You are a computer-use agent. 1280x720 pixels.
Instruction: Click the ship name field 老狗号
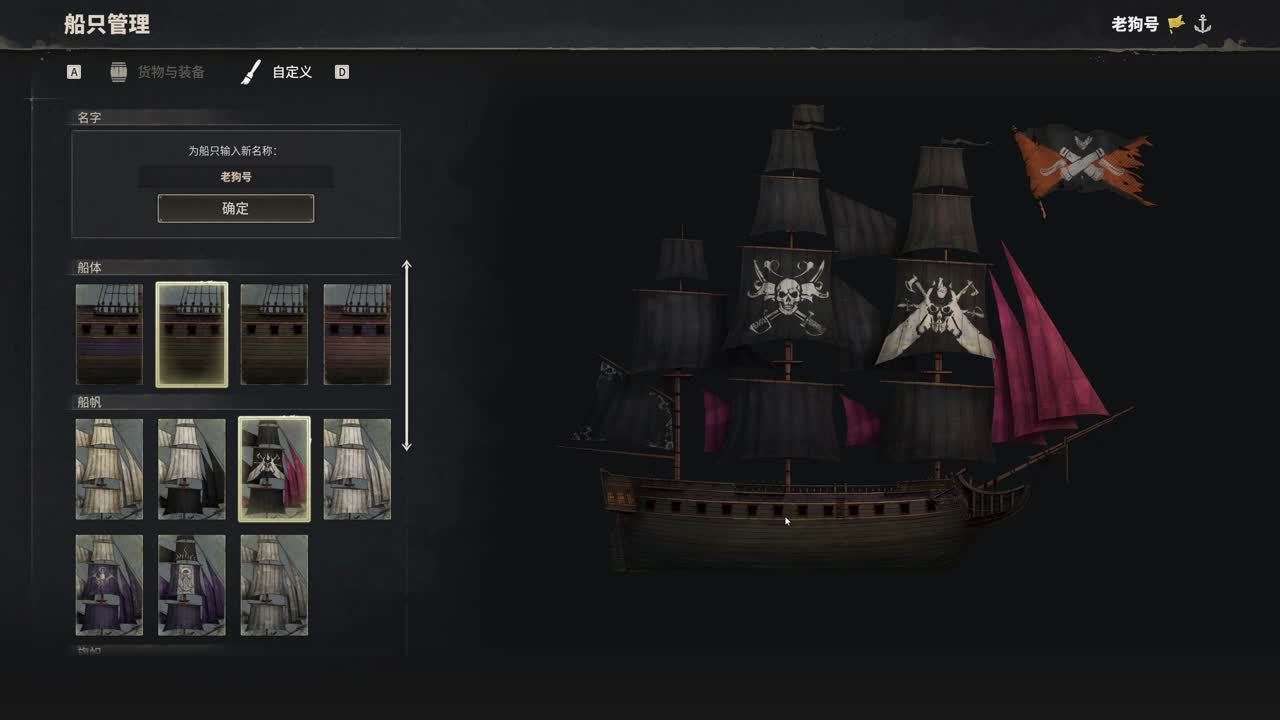236,177
